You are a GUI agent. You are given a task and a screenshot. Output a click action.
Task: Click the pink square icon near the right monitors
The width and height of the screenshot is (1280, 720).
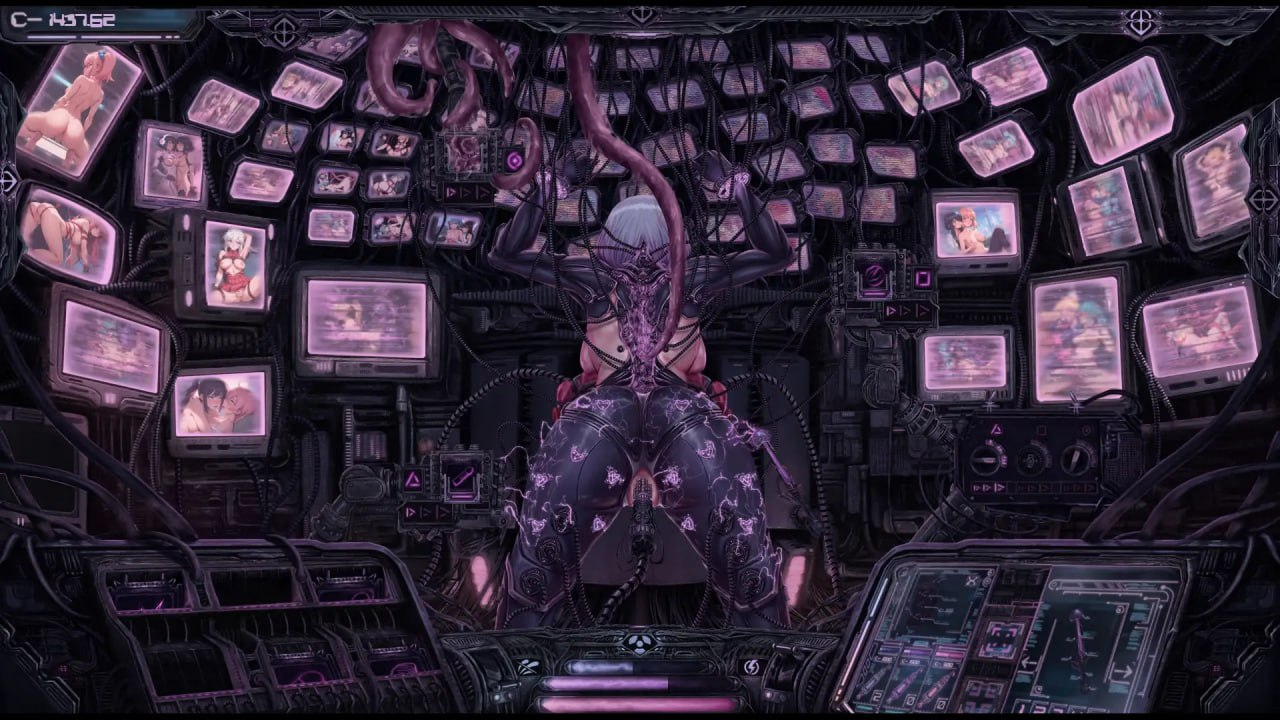pos(922,278)
